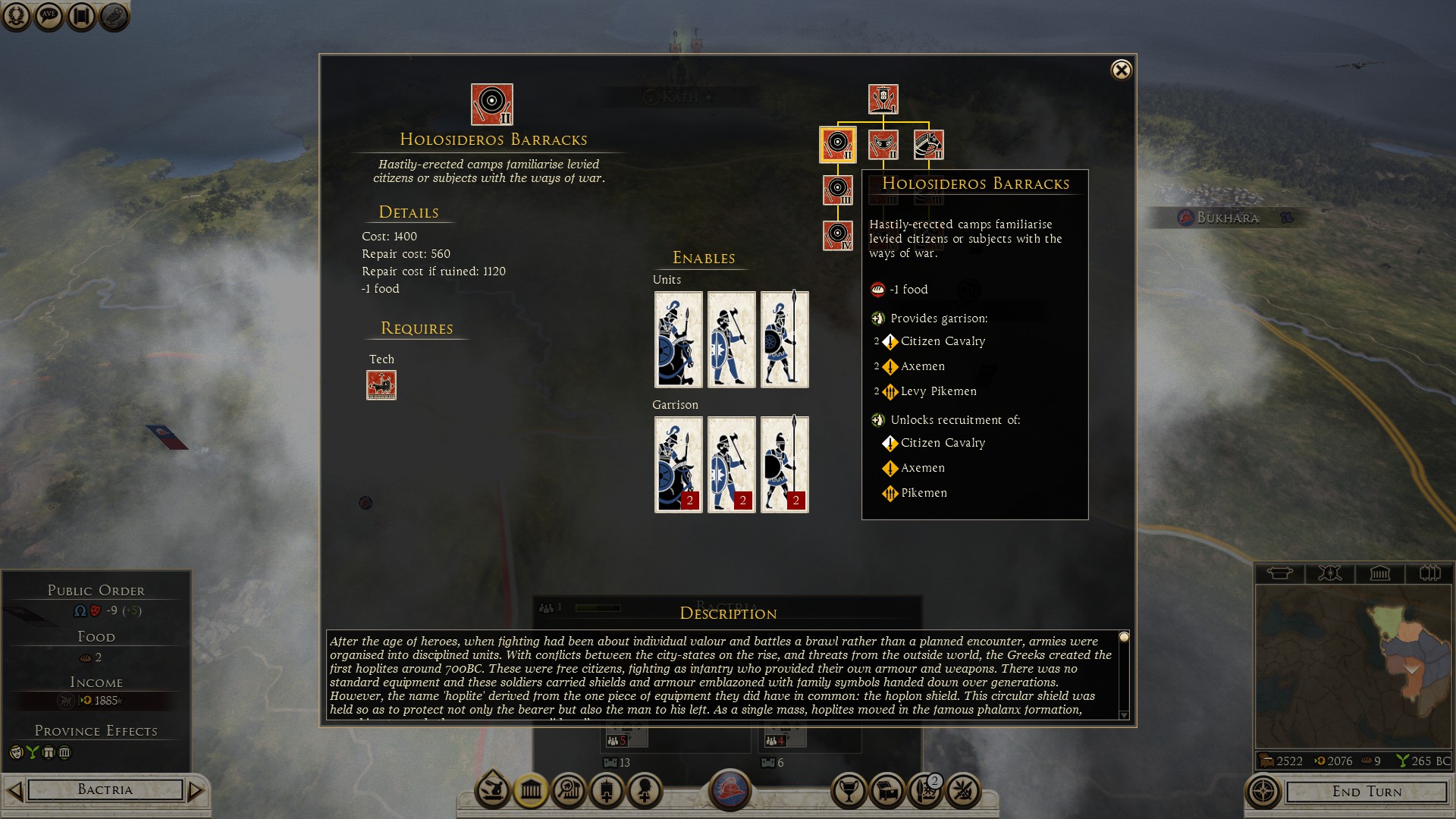Open the laurel wreath menu button

(17, 16)
